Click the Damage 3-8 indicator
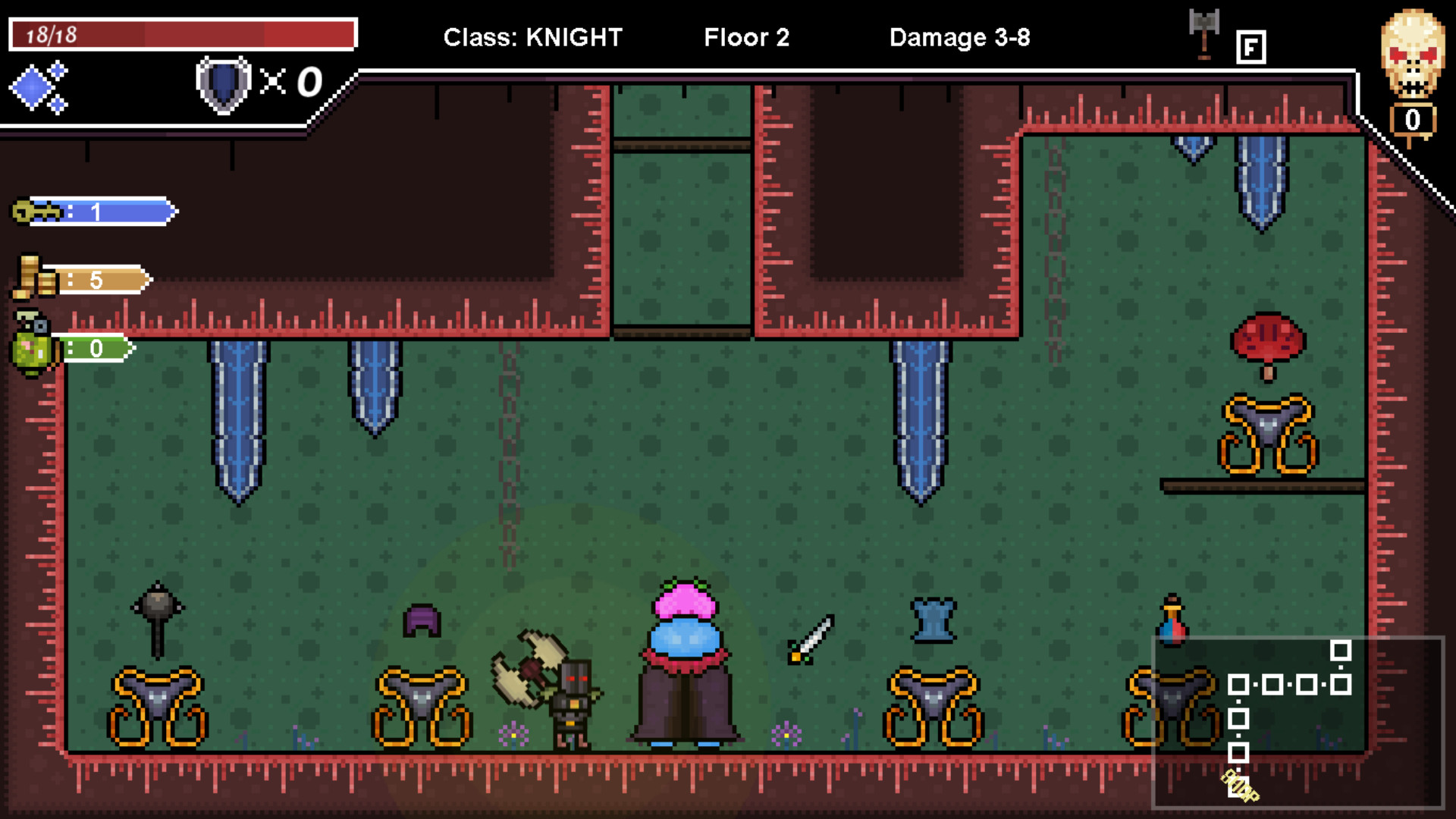This screenshot has width=1456, height=819. pyautogui.click(x=960, y=37)
